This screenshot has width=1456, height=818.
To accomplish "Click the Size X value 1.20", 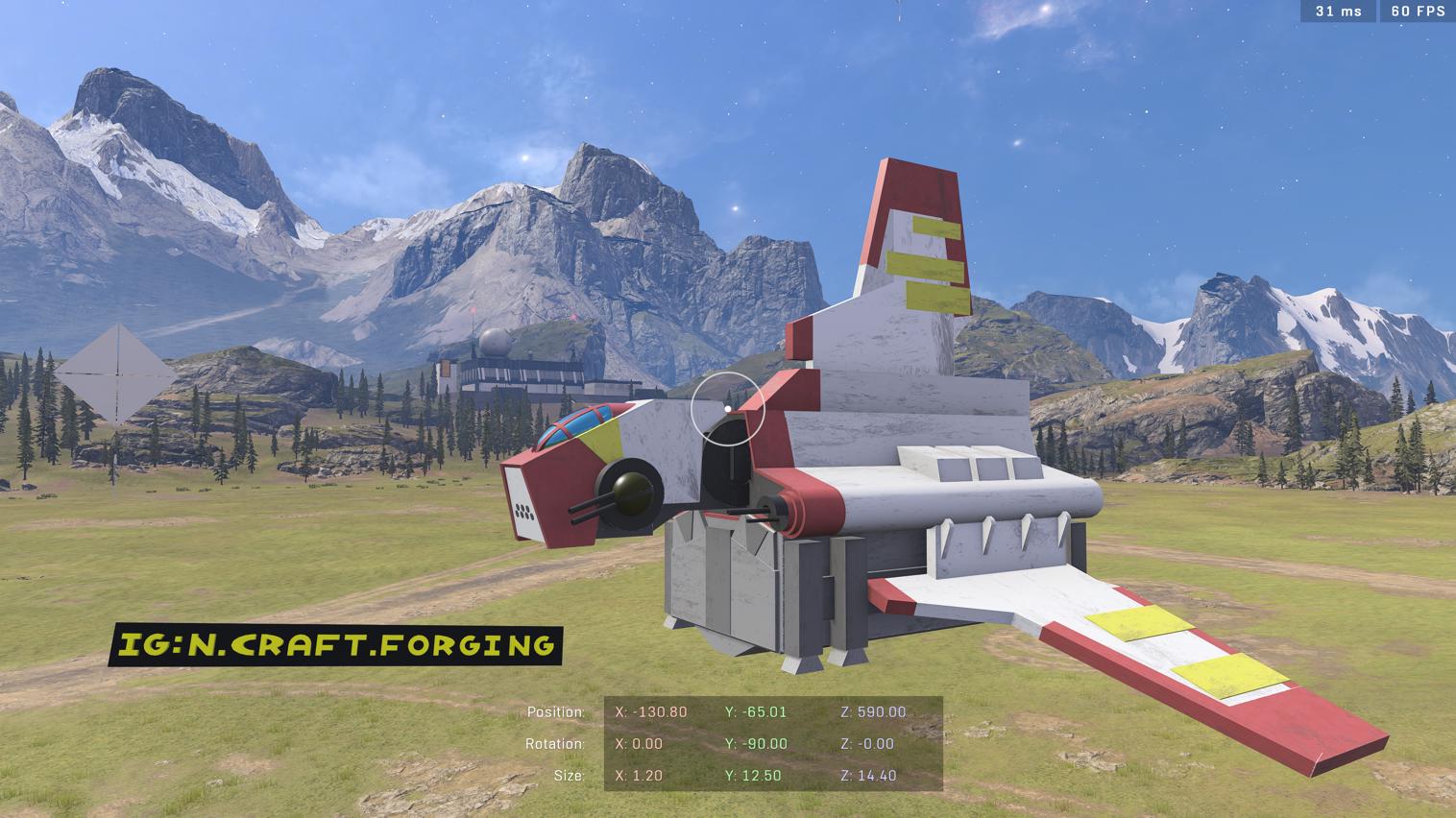I will [x=642, y=776].
